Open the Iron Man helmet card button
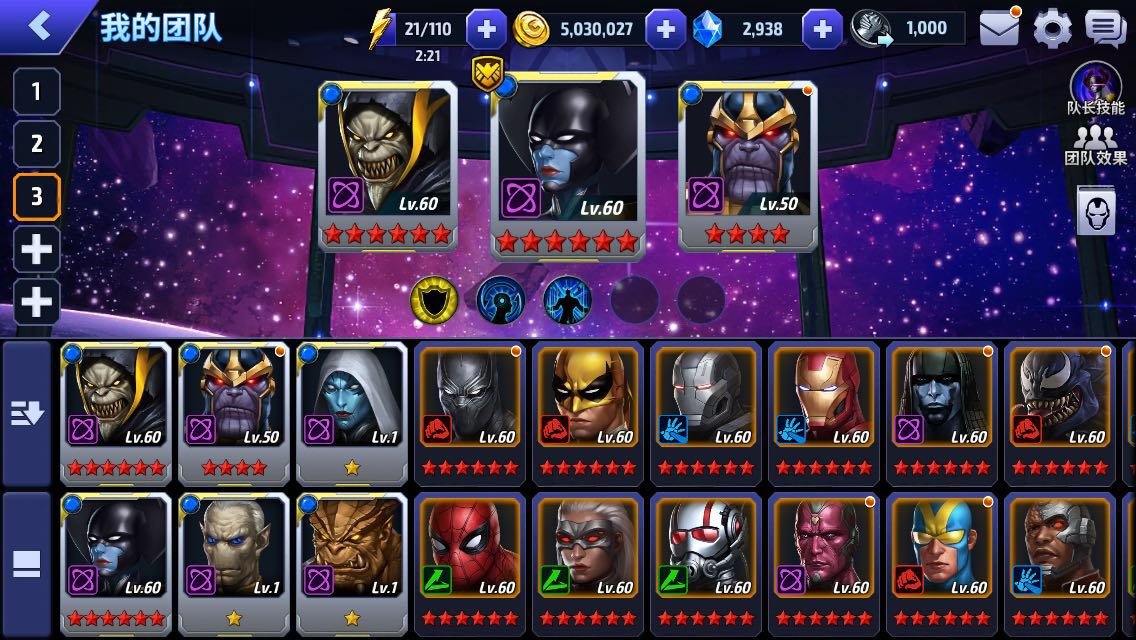Image resolution: width=1136 pixels, height=640 pixels. 1096,210
